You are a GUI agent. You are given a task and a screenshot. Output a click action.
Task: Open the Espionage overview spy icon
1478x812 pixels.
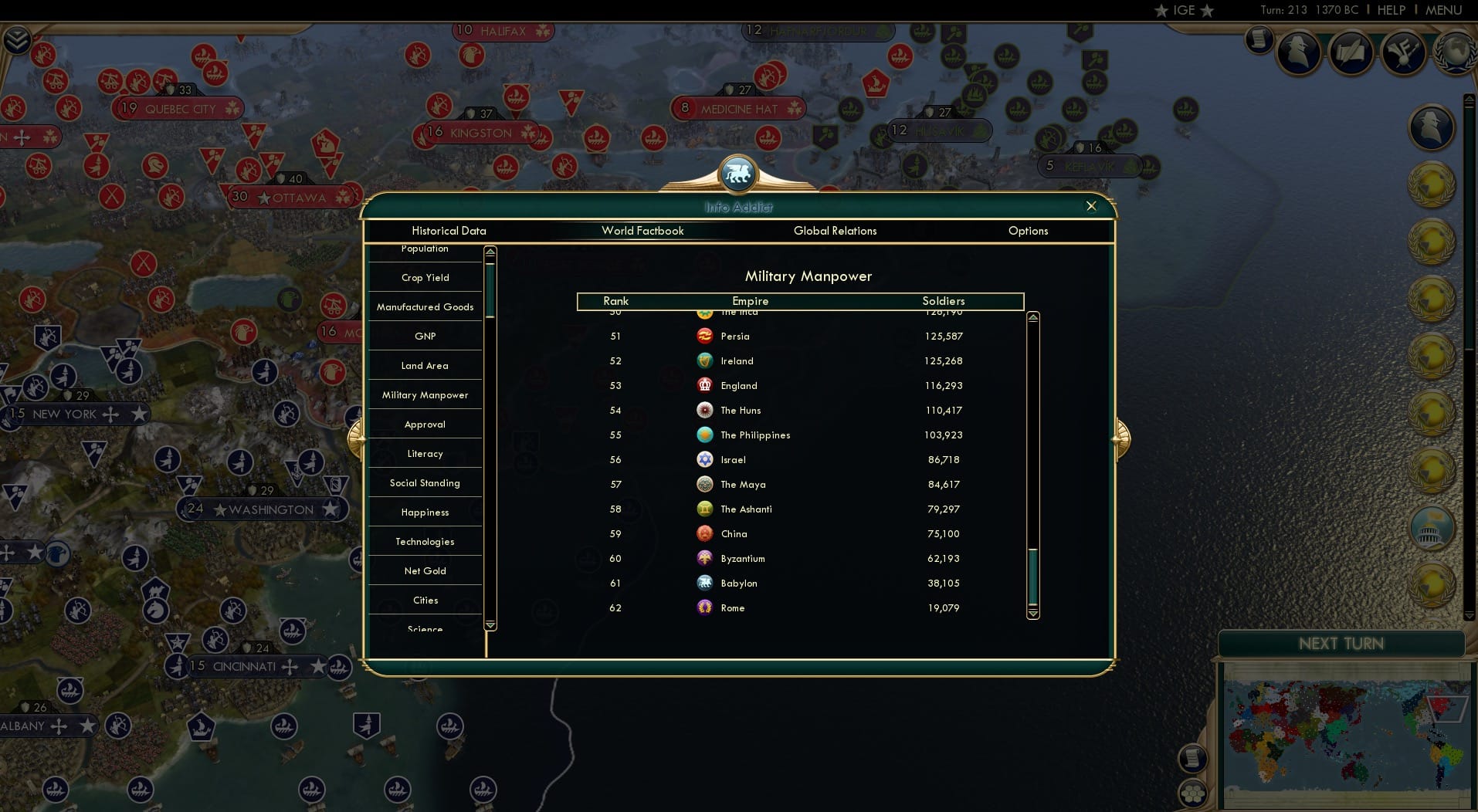point(1300,53)
